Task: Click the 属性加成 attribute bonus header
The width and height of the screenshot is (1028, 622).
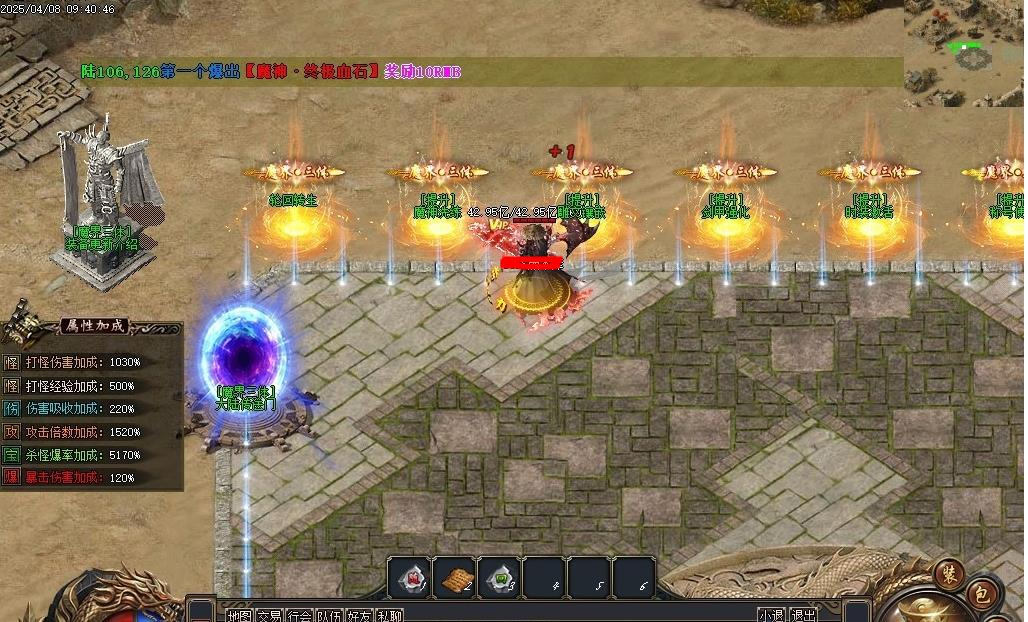Action: click(x=95, y=326)
